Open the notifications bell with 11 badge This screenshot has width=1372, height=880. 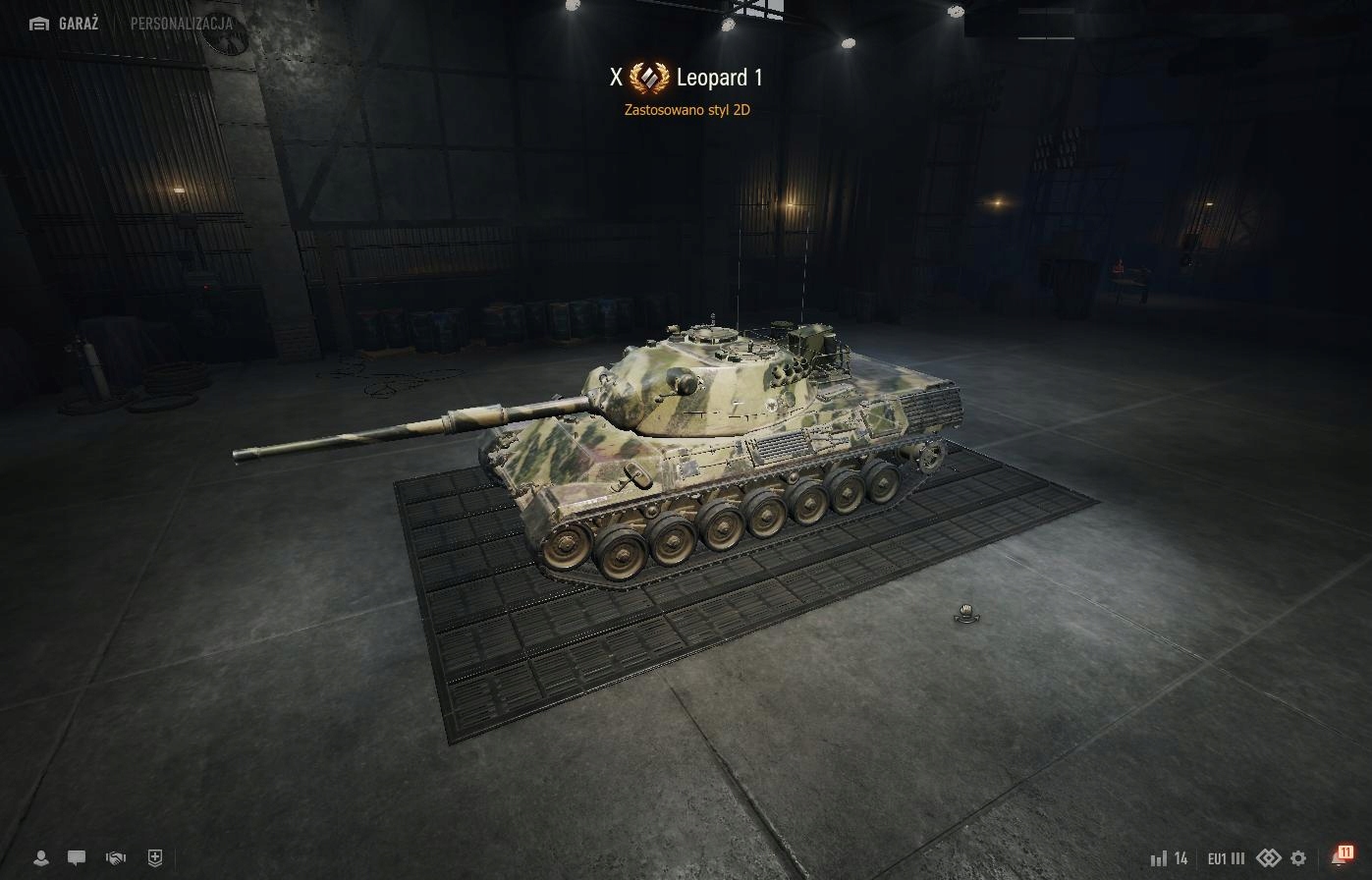pyautogui.click(x=1340, y=856)
